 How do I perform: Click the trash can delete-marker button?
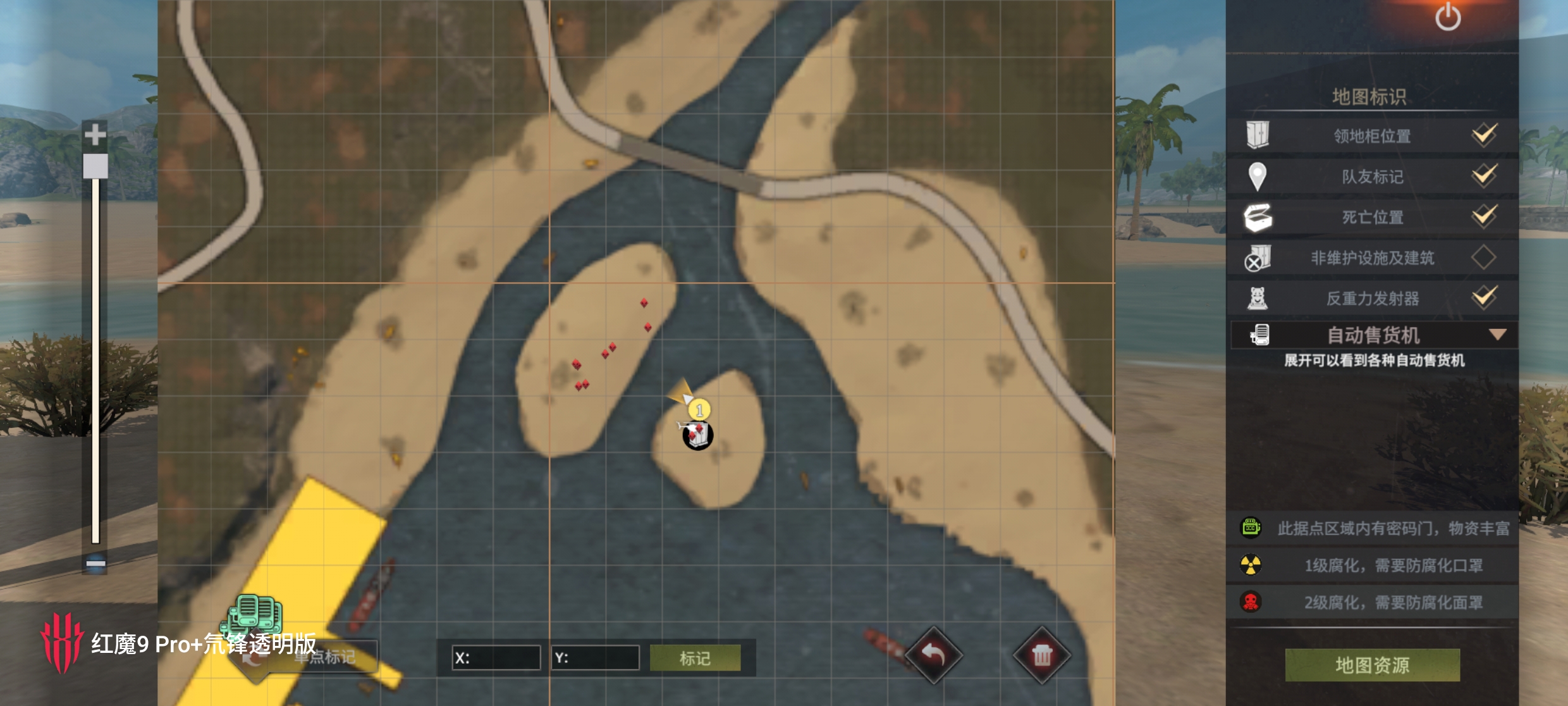[1041, 655]
